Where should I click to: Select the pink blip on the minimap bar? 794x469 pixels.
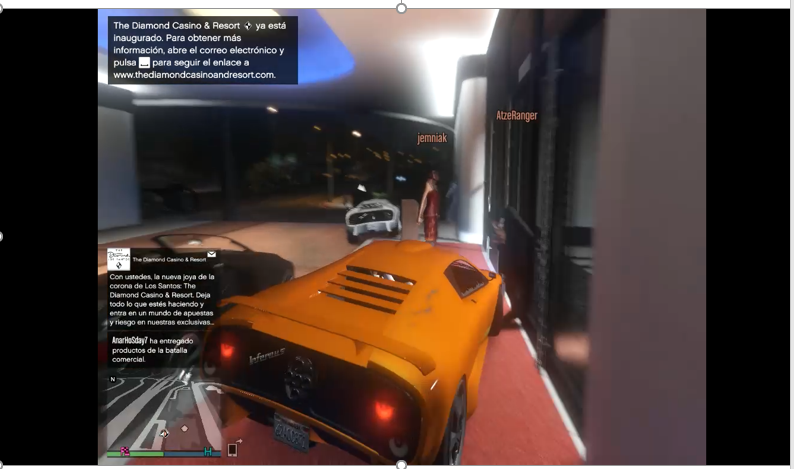click(x=125, y=452)
